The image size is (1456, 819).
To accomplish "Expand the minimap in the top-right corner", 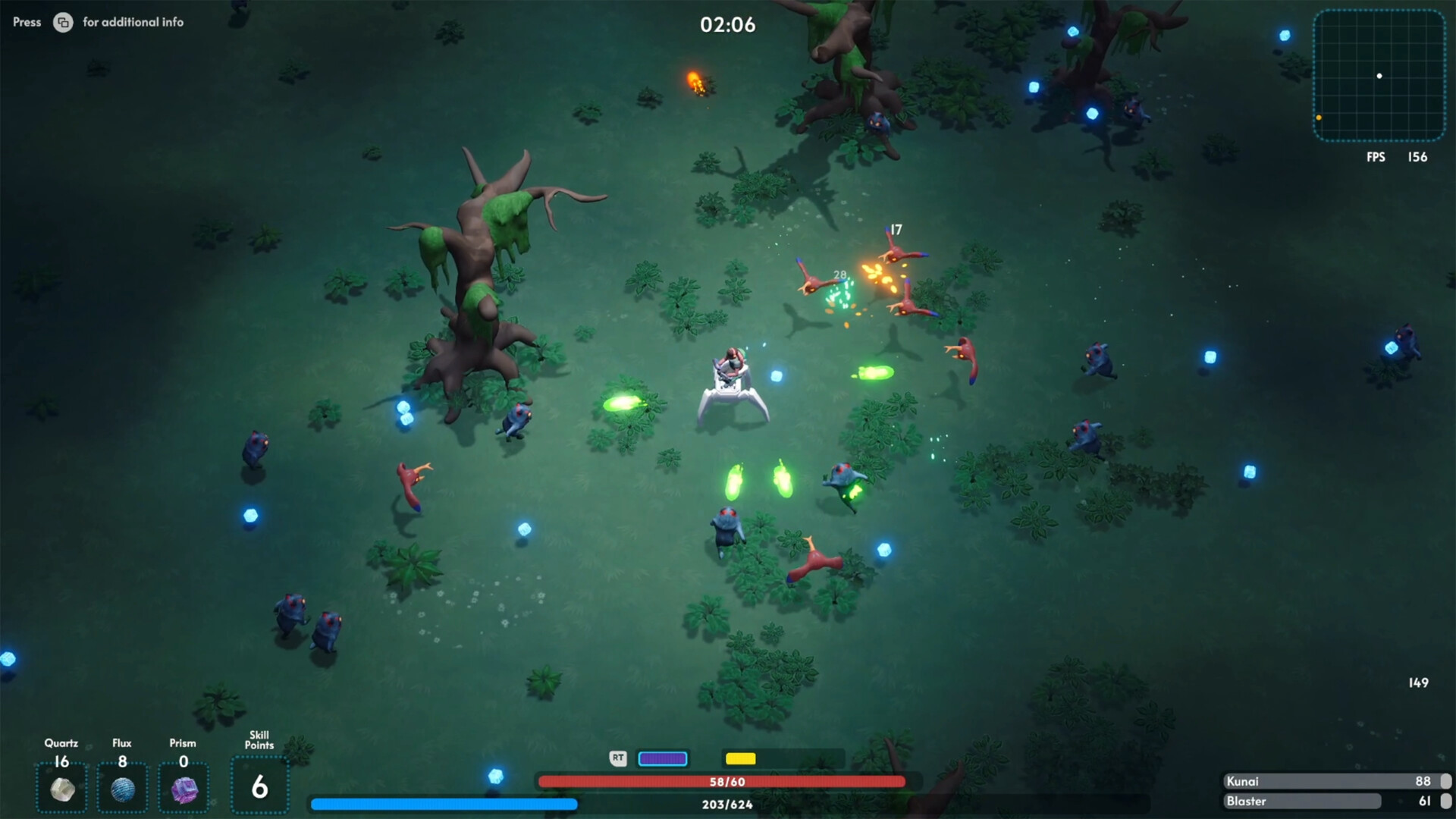I will coord(1379,75).
